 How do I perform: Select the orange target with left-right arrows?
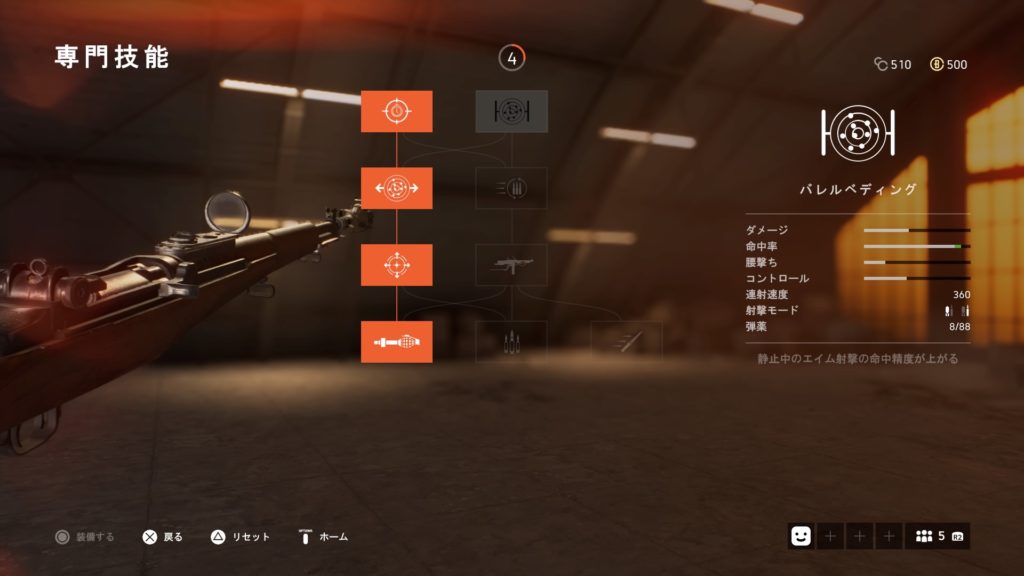[396, 188]
